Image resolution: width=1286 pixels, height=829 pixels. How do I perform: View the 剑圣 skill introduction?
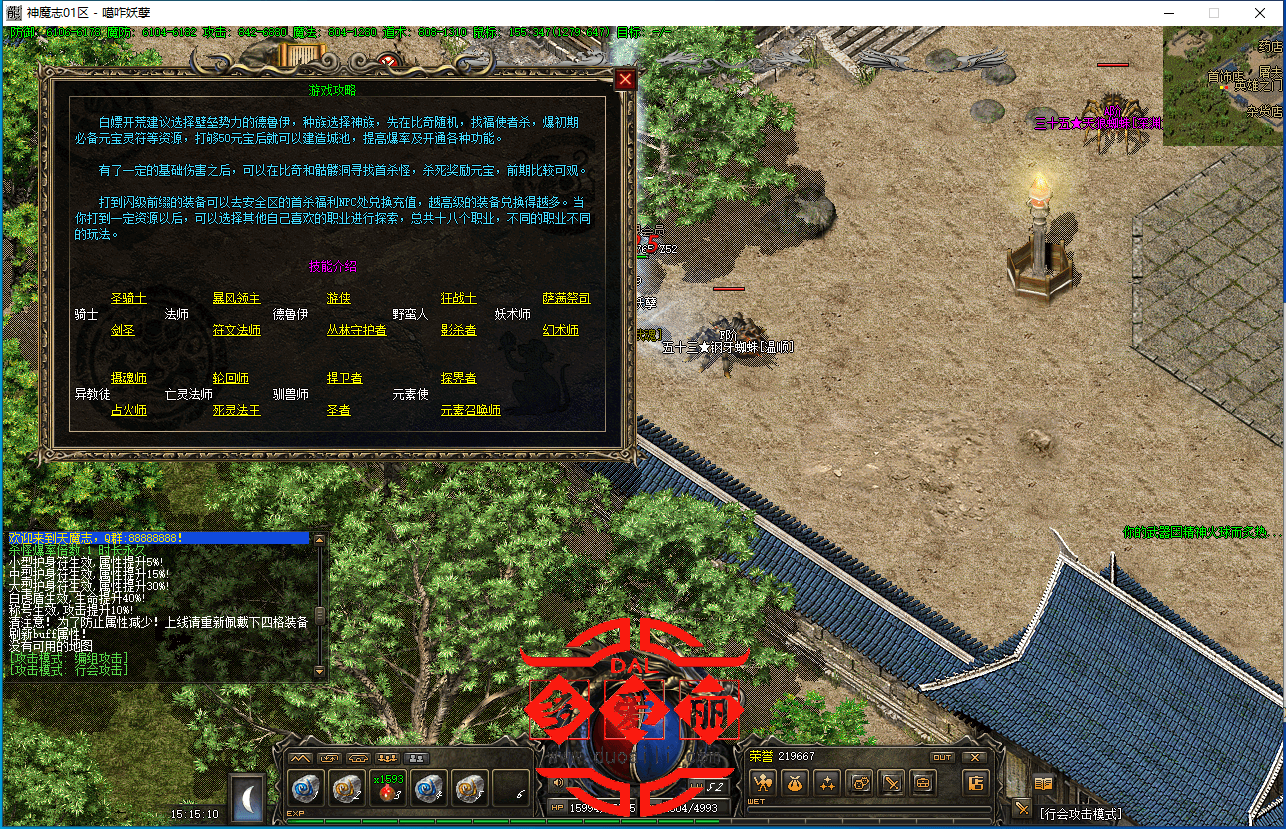(x=122, y=330)
